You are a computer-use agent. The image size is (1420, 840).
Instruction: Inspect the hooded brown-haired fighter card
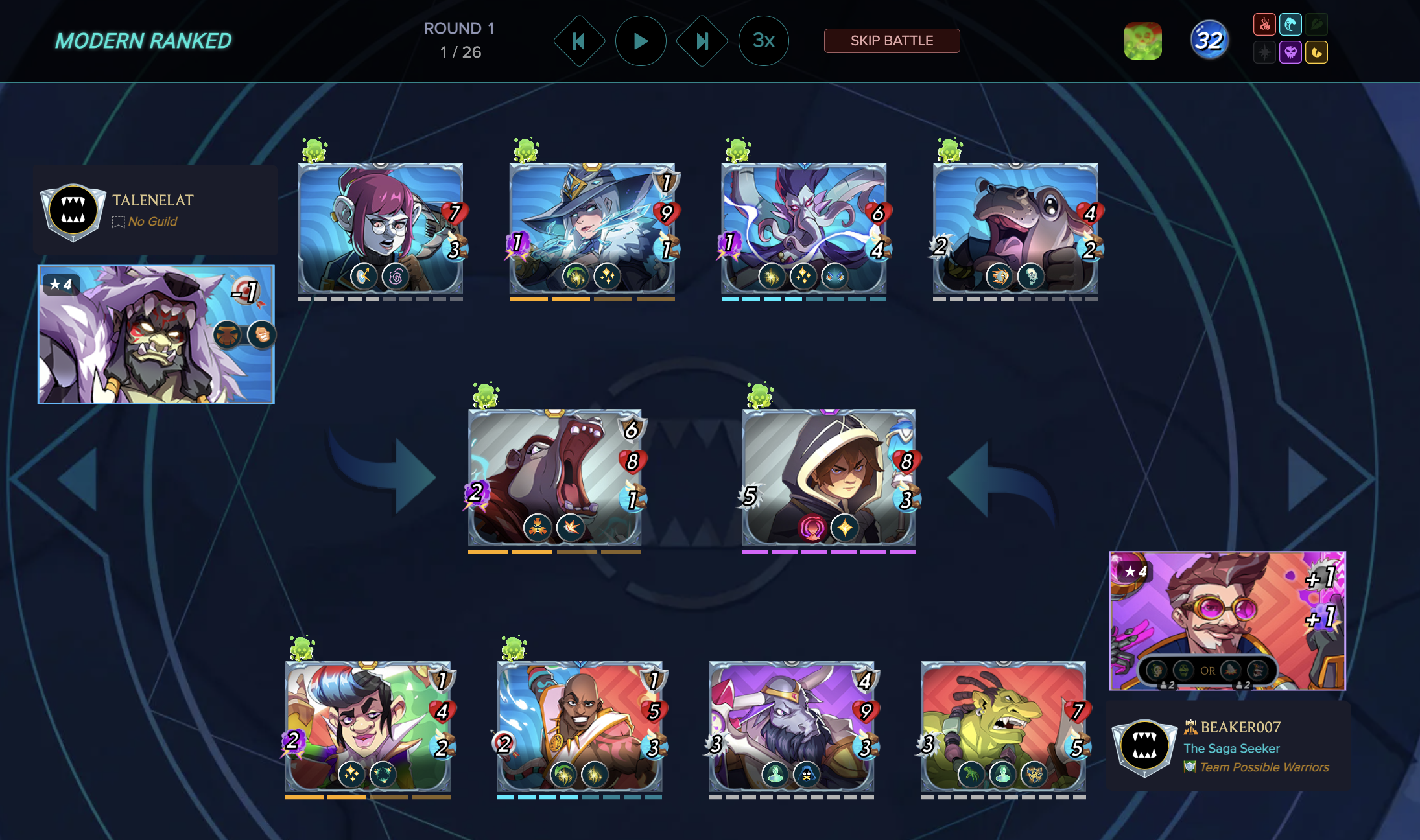[828, 478]
